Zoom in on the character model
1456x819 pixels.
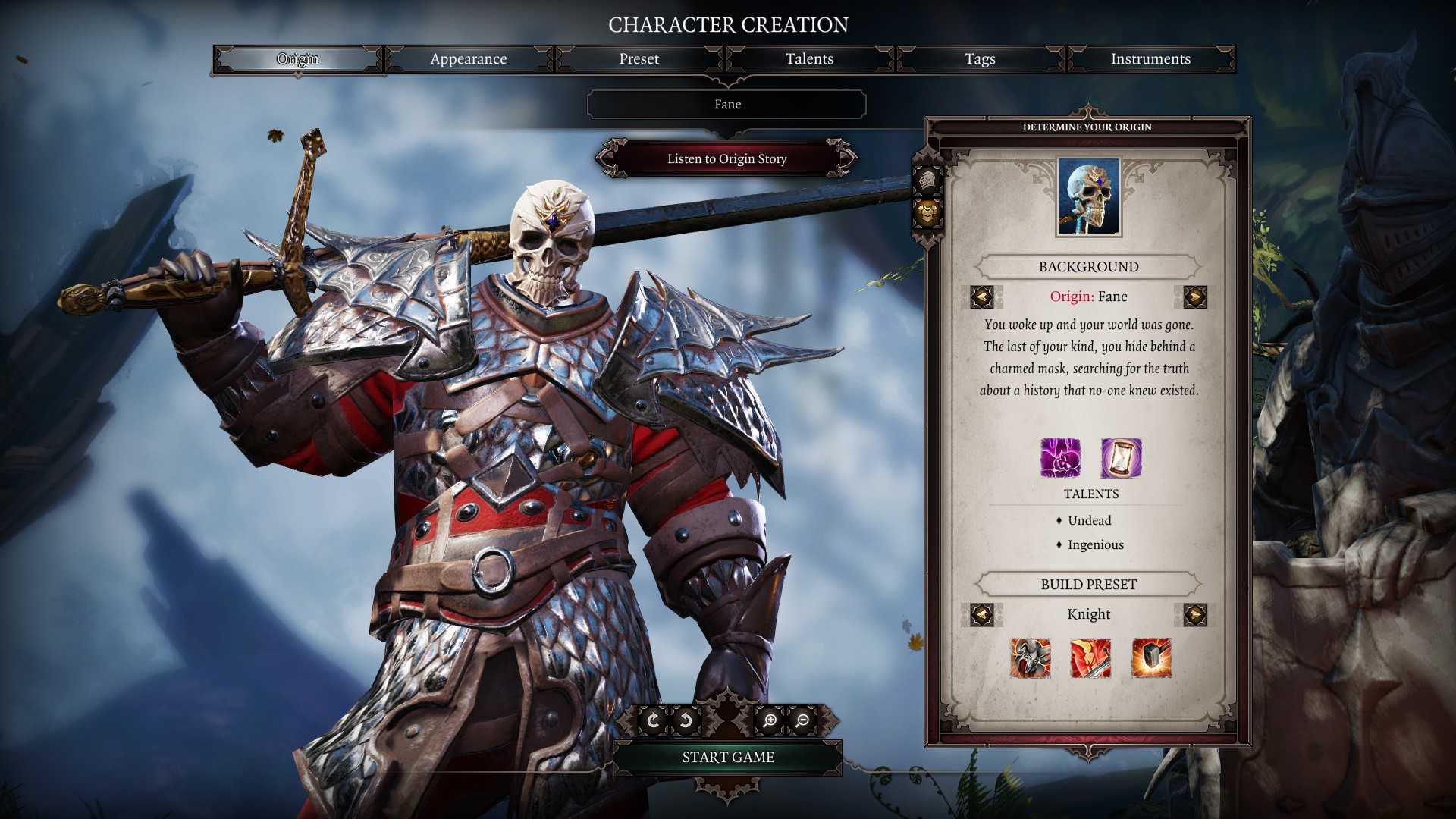(x=770, y=720)
